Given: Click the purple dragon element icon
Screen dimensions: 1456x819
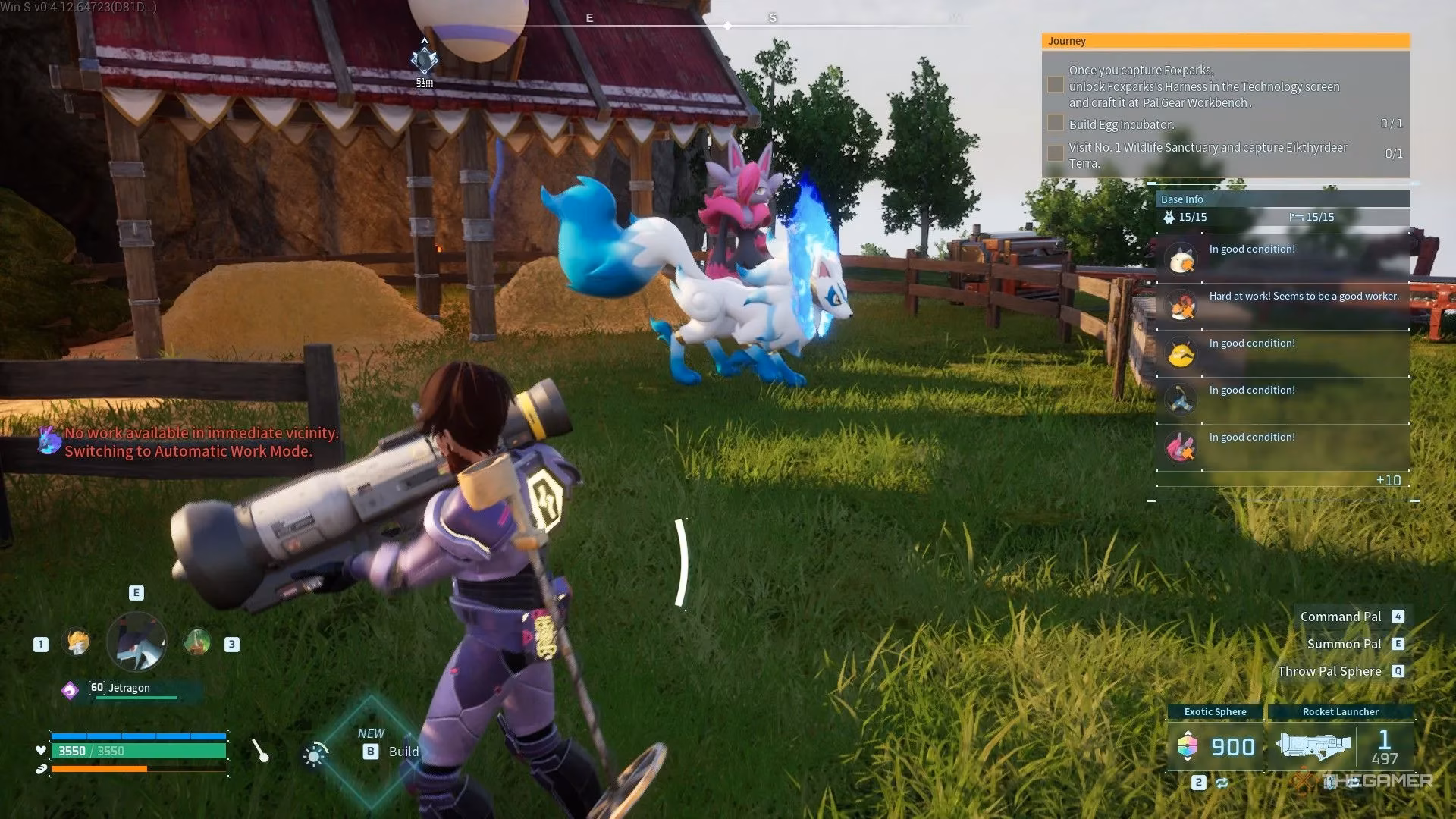Looking at the screenshot, I should click(x=70, y=690).
